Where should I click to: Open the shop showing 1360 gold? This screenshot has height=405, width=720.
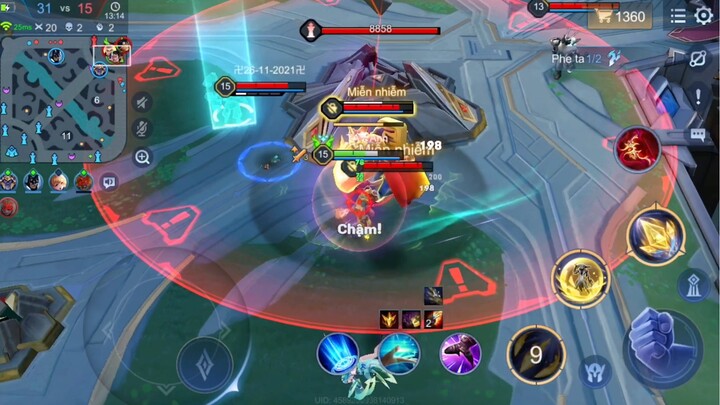coord(618,17)
